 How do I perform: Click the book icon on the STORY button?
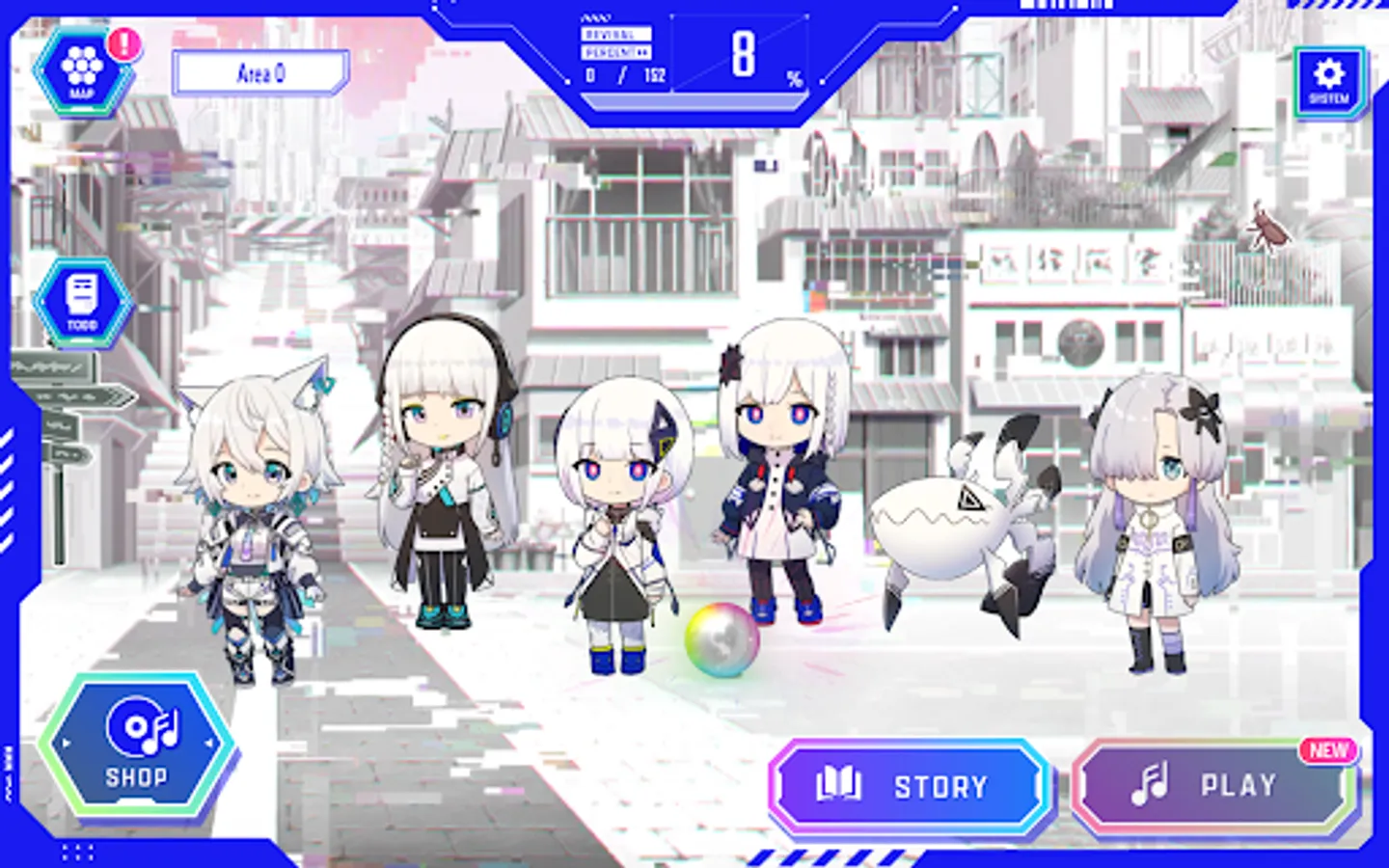pos(838,784)
